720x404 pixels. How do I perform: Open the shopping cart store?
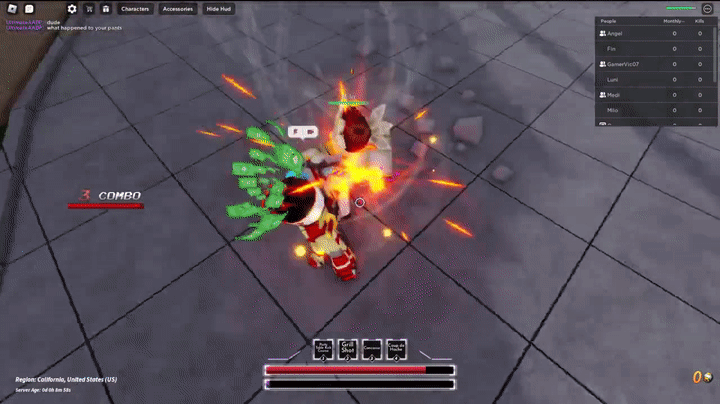(89, 9)
